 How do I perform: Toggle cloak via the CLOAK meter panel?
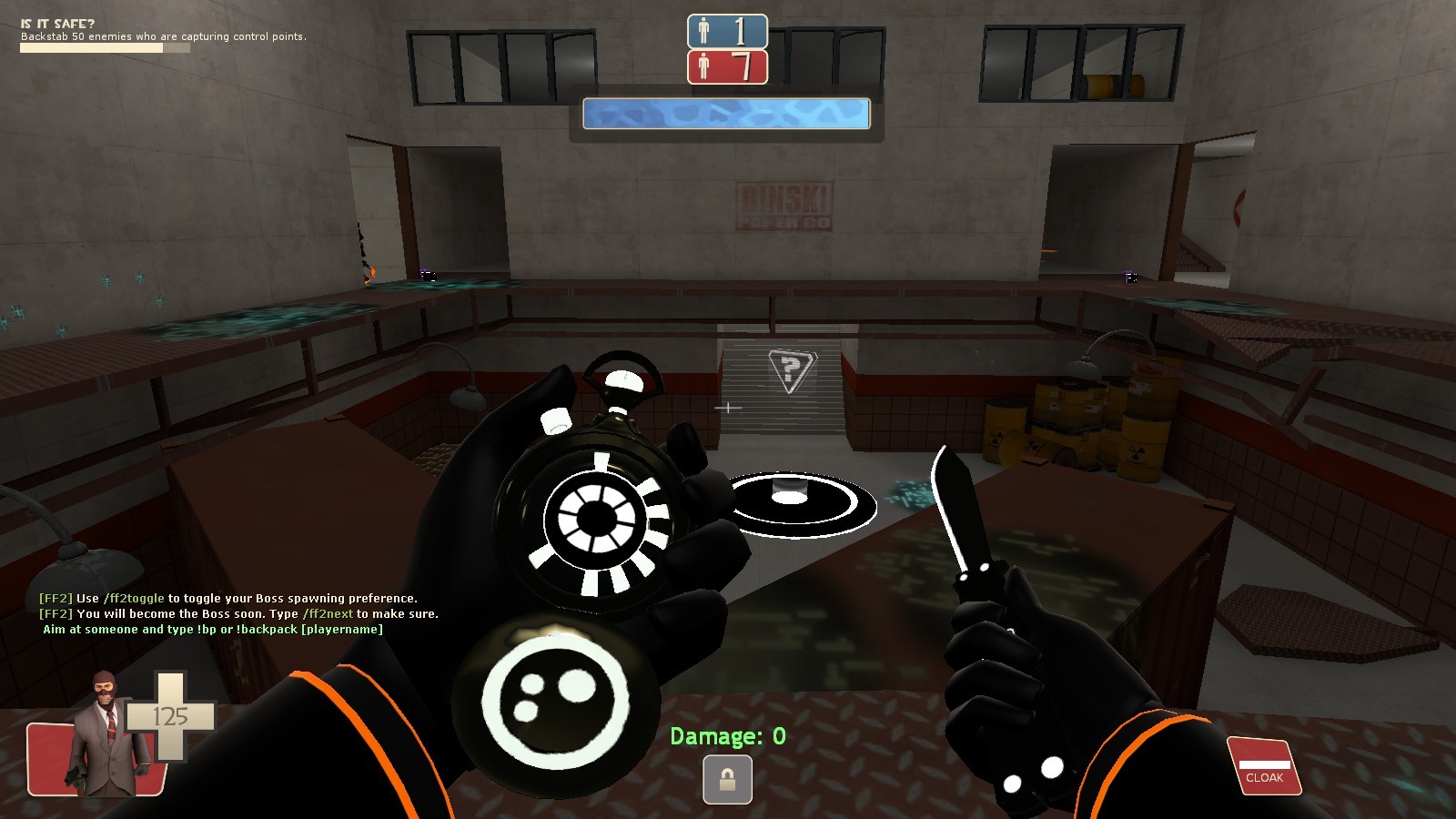[x=1265, y=764]
